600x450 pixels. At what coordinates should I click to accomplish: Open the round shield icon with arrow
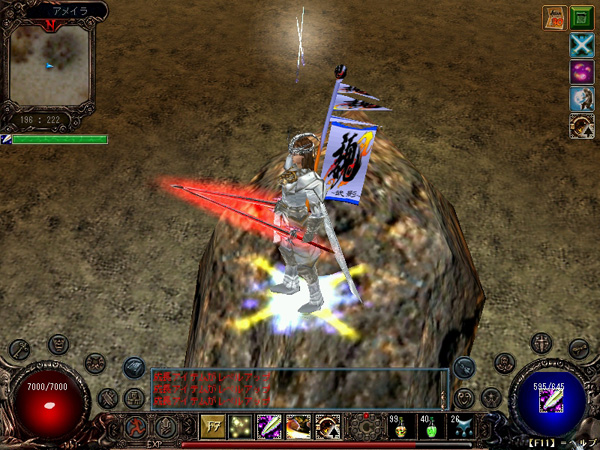(x=582, y=125)
